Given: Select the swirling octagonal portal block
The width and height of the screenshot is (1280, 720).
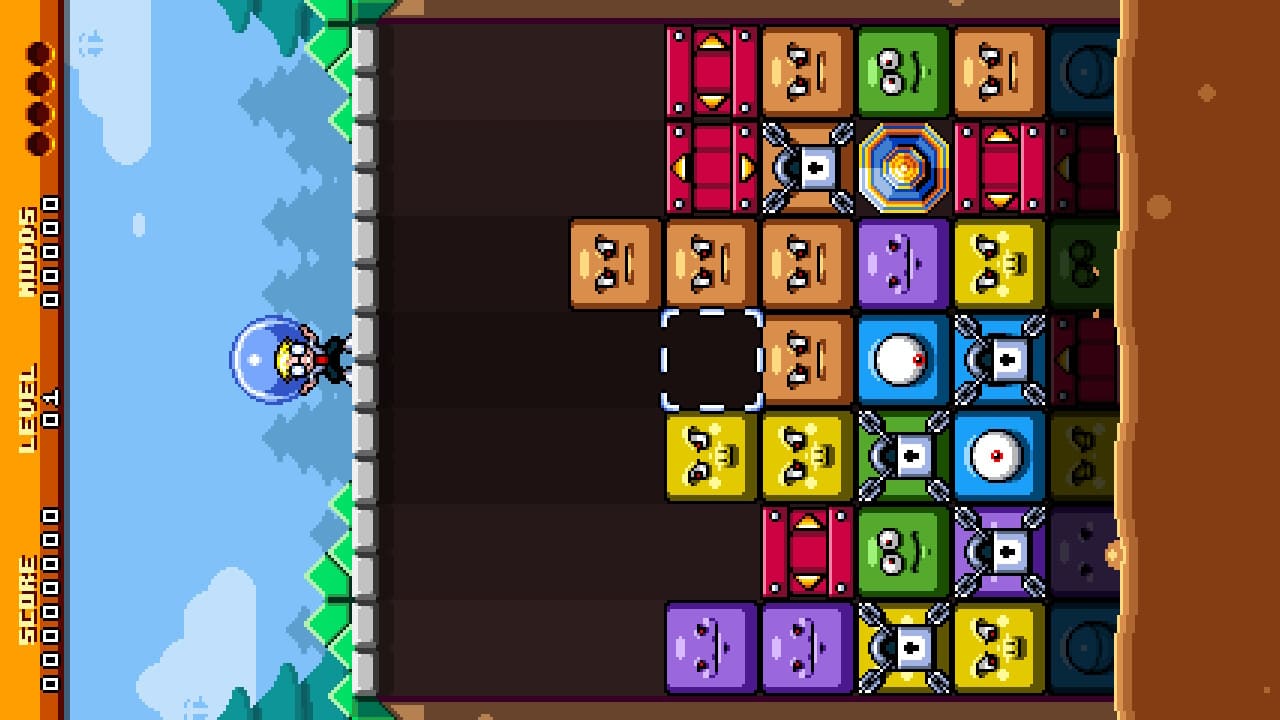Looking at the screenshot, I should click(901, 166).
